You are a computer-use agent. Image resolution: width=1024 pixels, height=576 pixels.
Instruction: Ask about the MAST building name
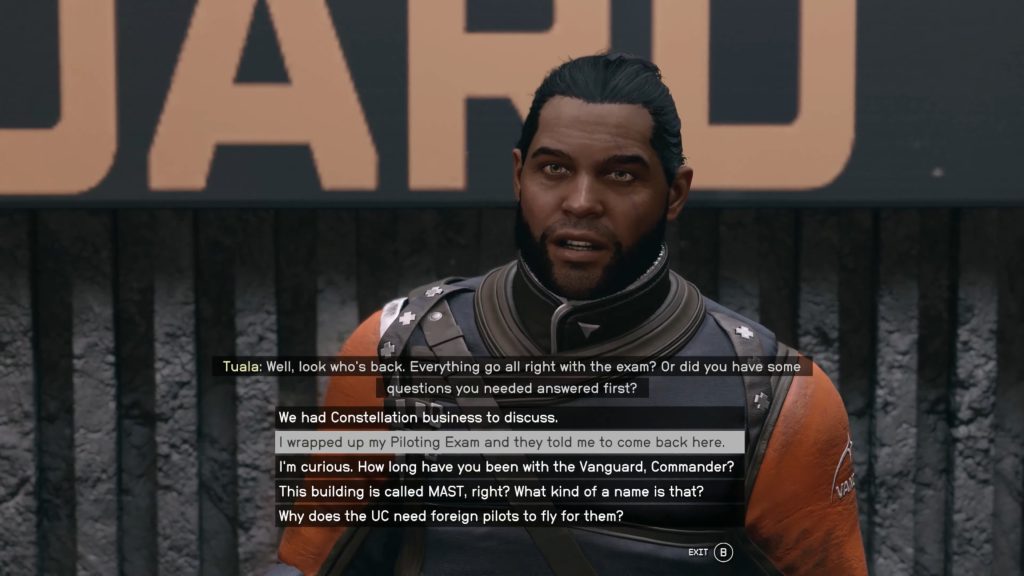494,492
